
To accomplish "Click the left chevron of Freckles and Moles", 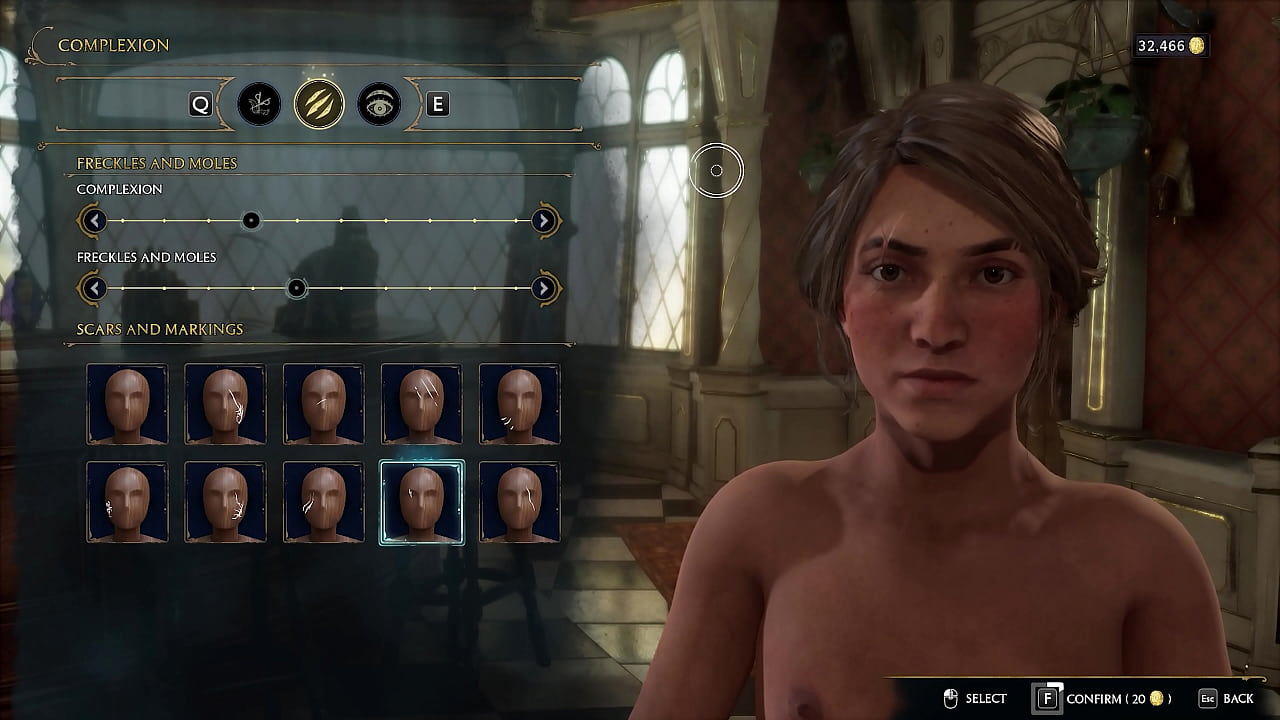I will [x=93, y=288].
